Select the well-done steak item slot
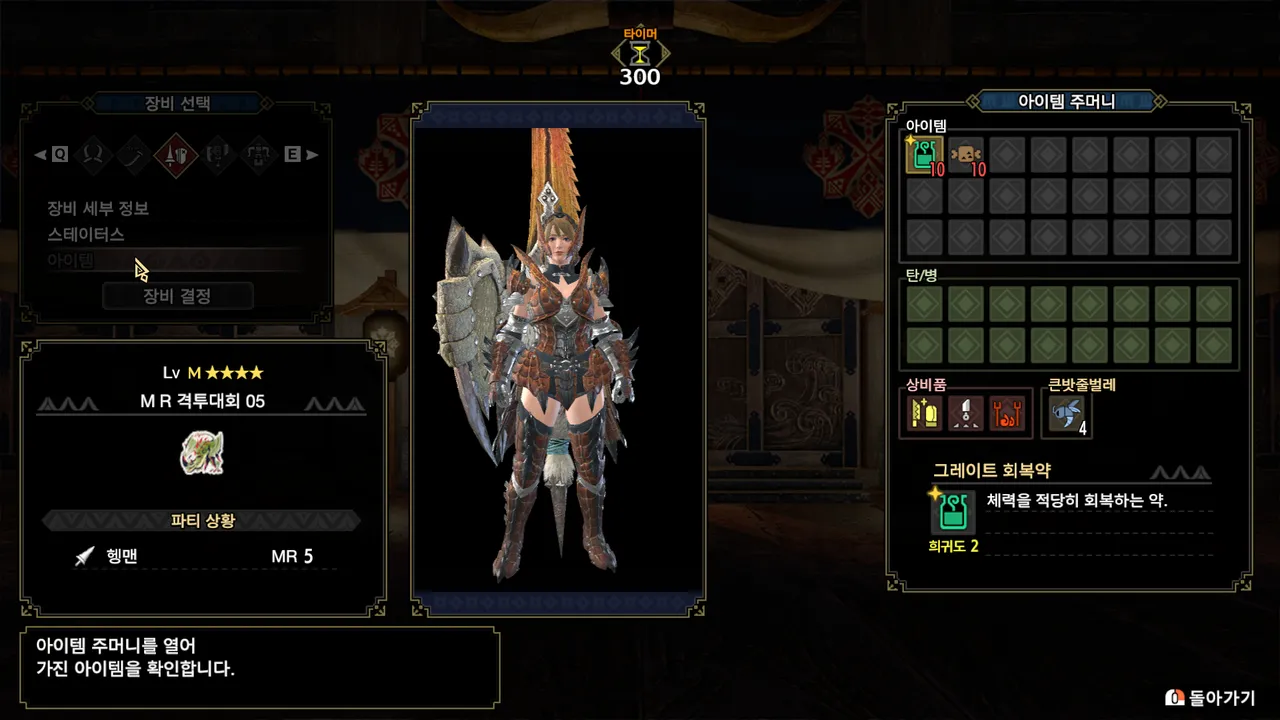 click(966, 155)
